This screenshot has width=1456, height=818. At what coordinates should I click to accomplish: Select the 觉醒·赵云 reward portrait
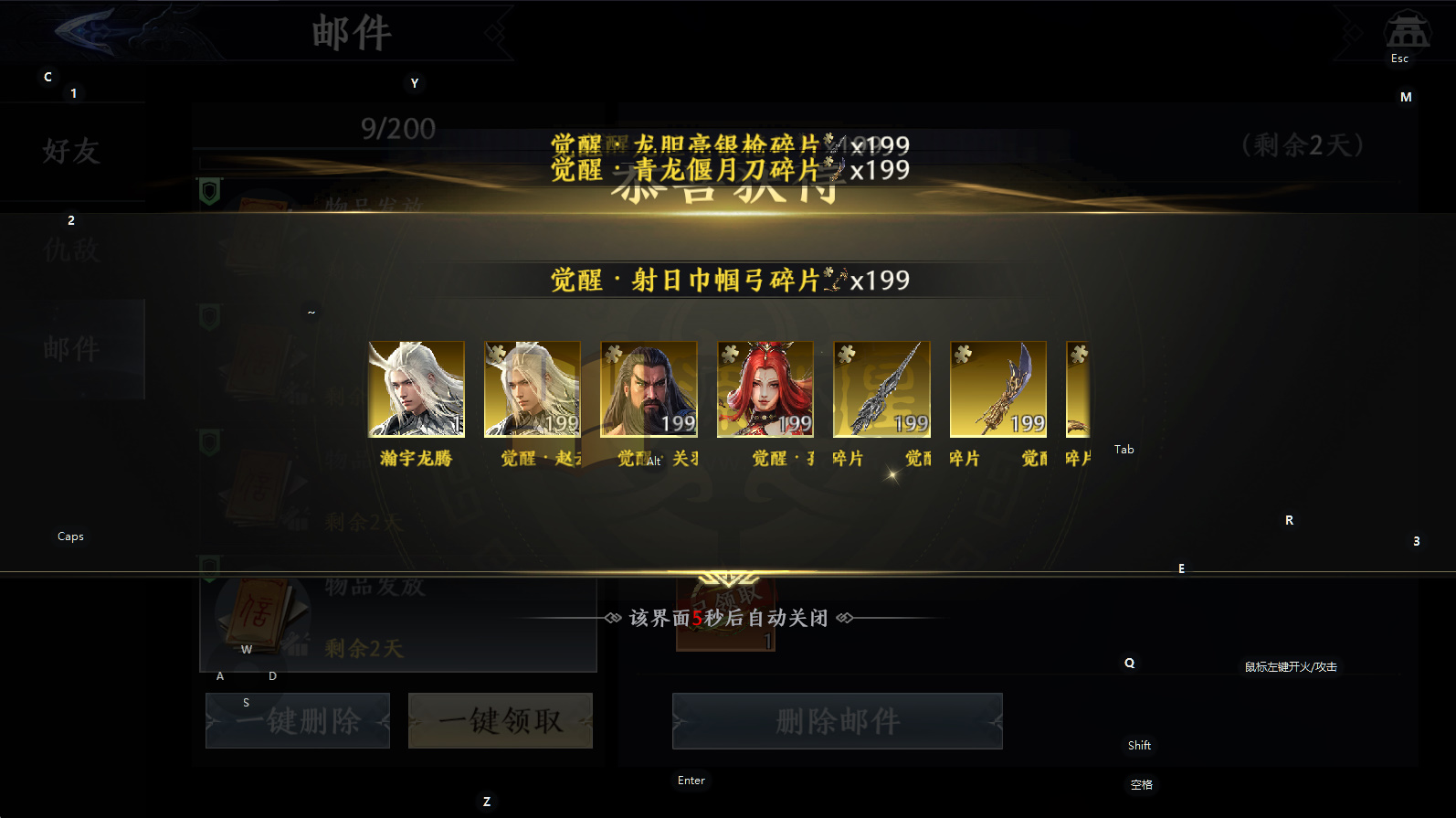tap(532, 388)
